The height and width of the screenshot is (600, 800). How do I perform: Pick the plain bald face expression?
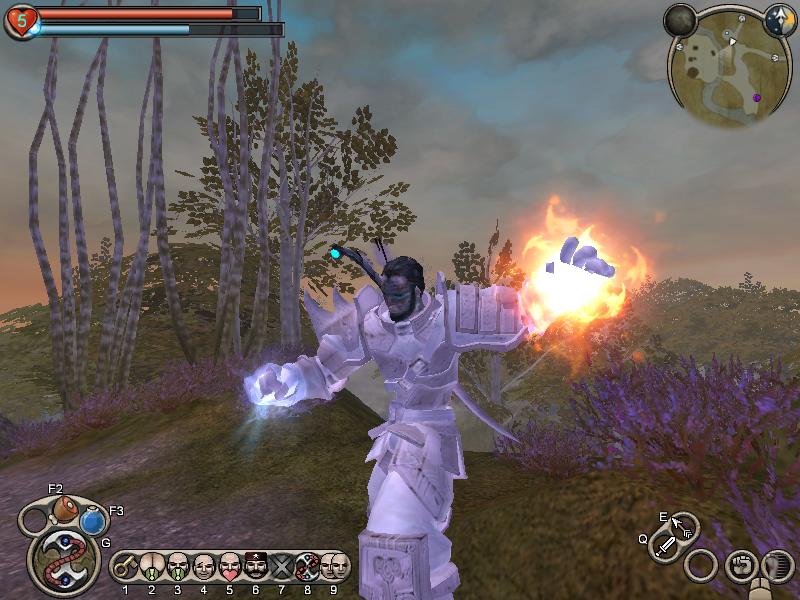(x=204, y=567)
